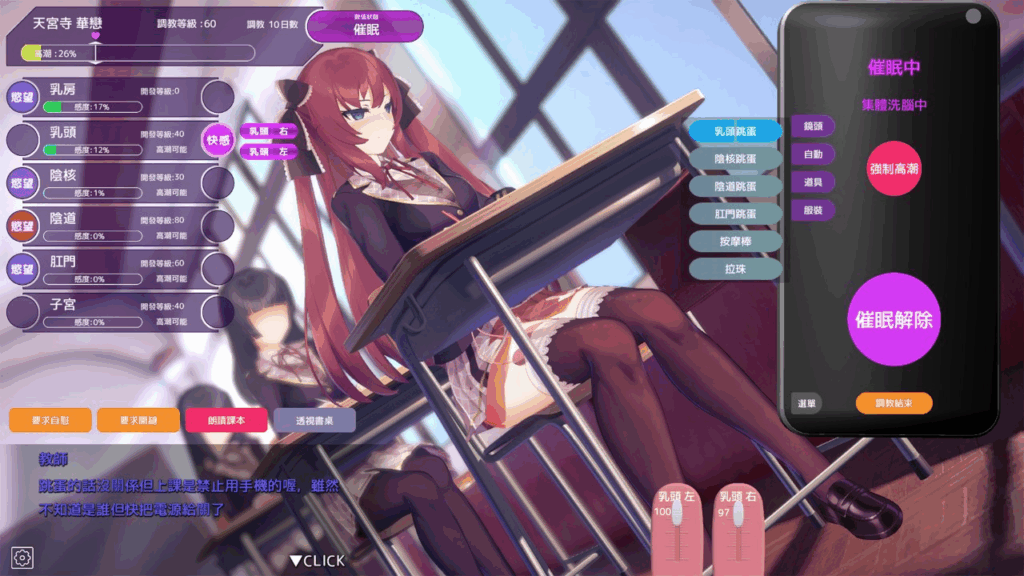Open the 服裝 clothing tab

click(813, 210)
